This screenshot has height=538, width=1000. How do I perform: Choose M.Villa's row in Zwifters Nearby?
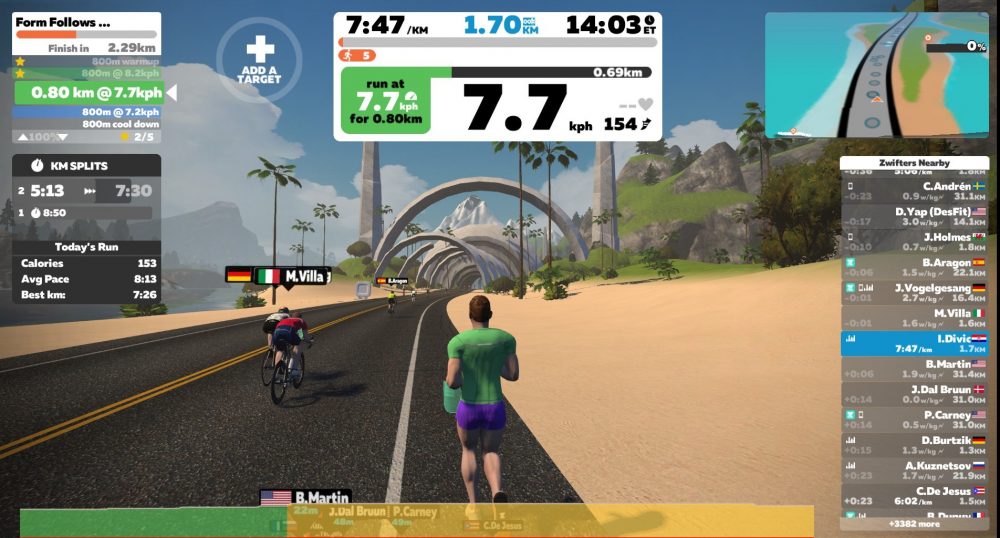tap(913, 318)
